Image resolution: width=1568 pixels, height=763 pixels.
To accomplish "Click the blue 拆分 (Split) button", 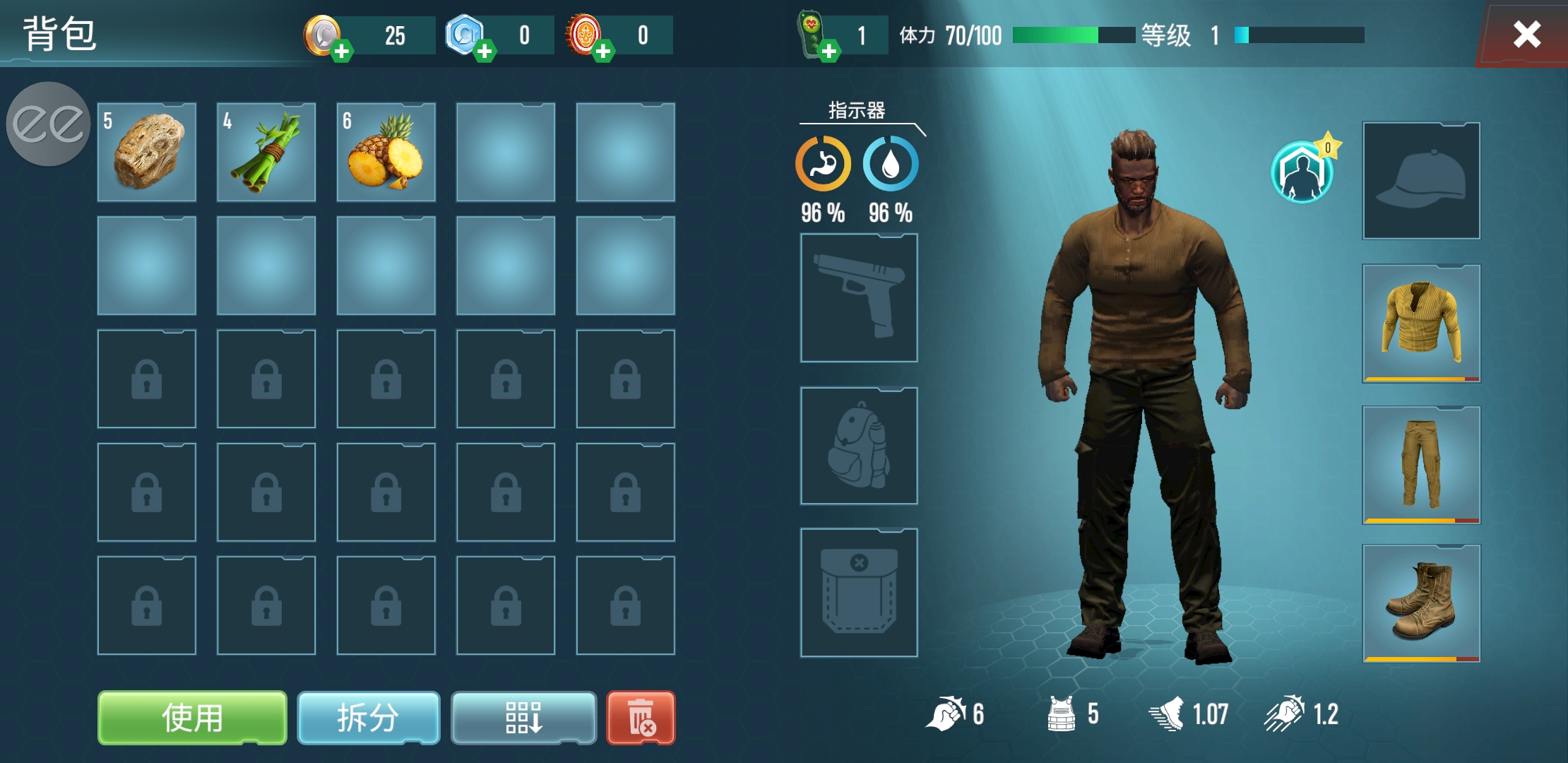I will tap(368, 718).
